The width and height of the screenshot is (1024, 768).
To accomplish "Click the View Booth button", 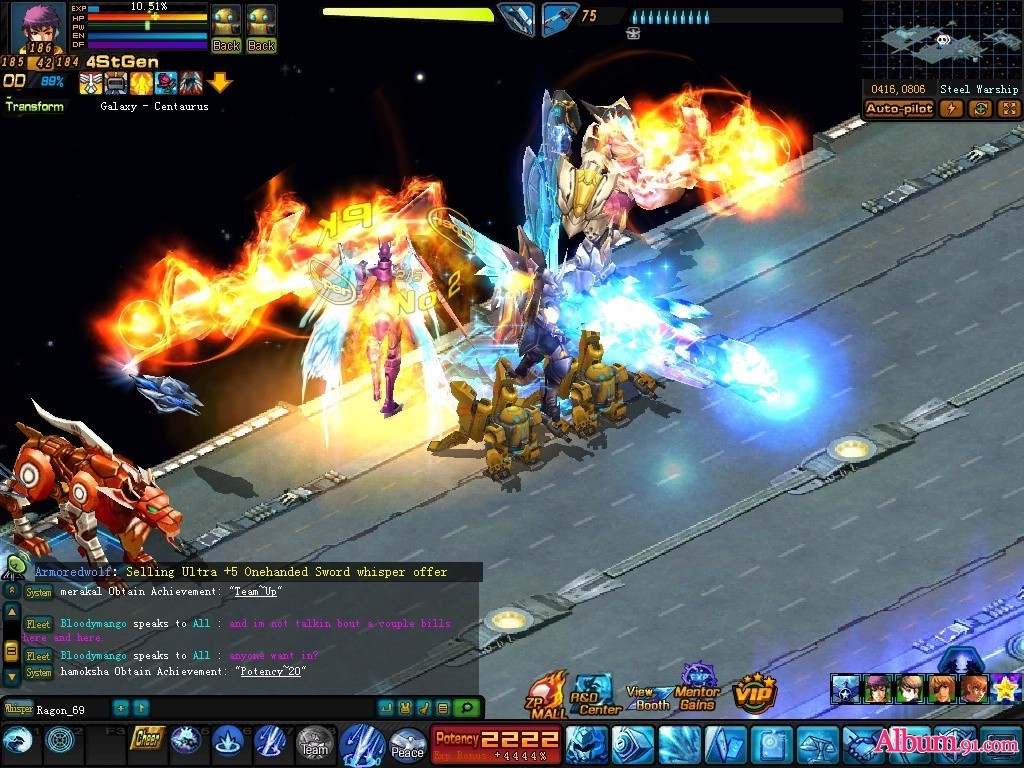I will [650, 697].
